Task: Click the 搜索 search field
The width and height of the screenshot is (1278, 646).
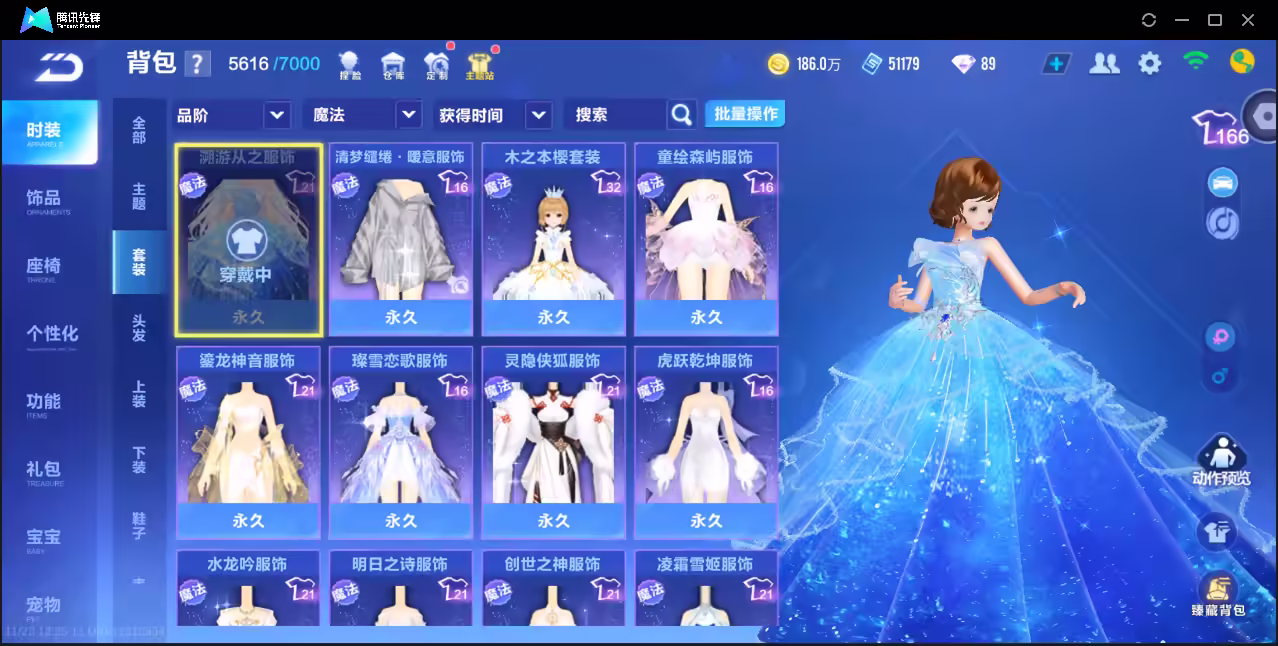Action: [614, 115]
